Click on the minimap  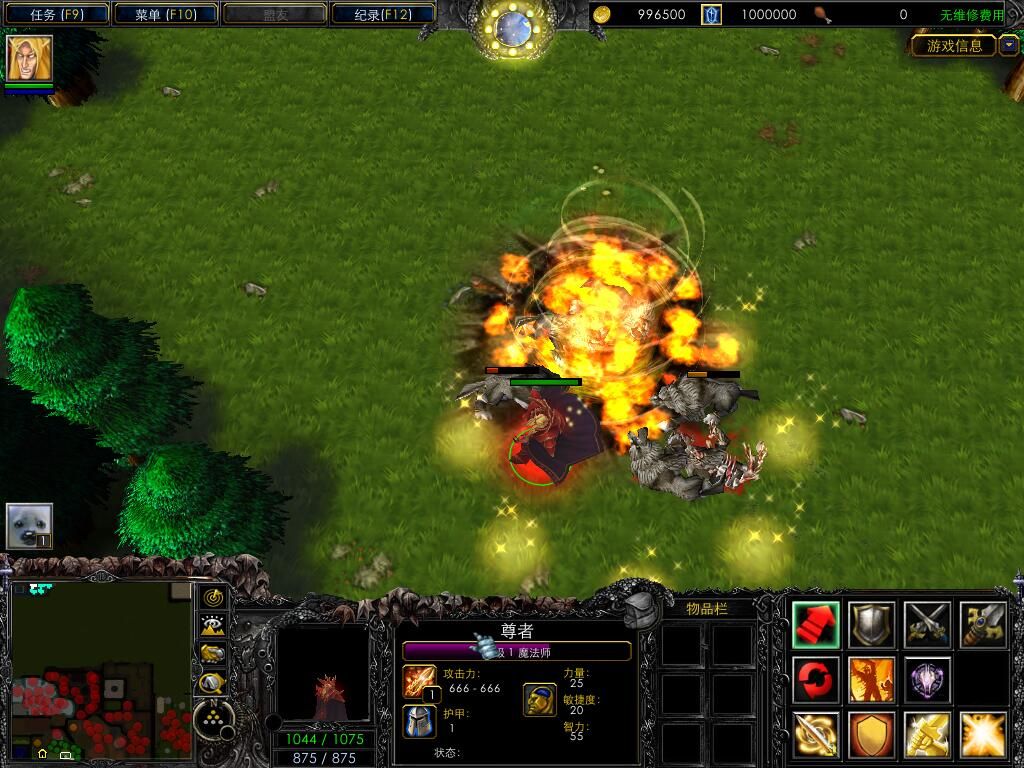101,670
